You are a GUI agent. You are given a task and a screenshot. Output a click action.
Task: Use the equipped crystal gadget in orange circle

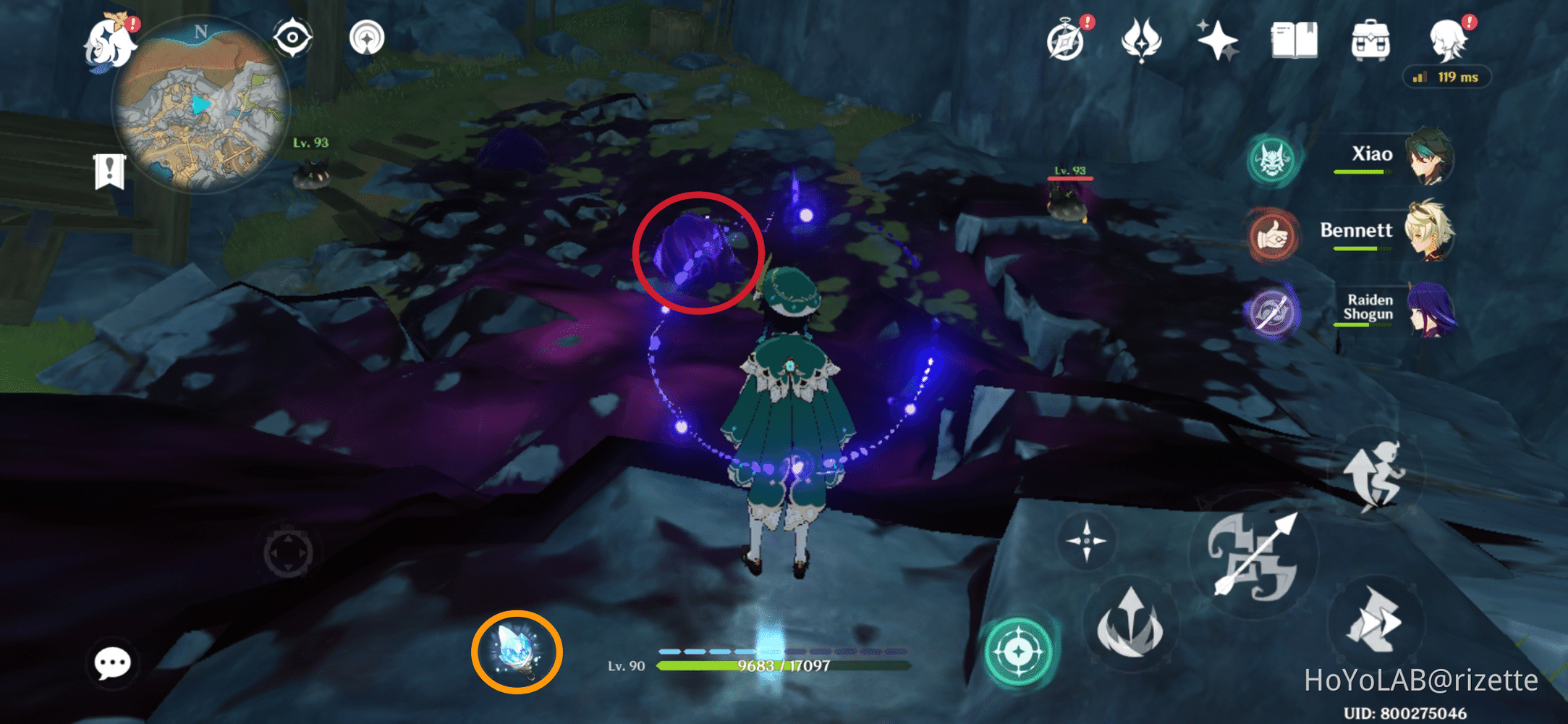[x=517, y=651]
